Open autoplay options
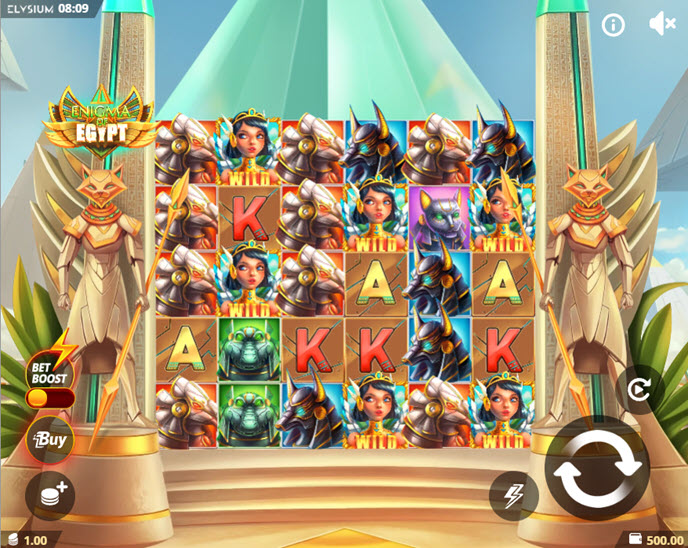The image size is (688, 548). point(638,390)
